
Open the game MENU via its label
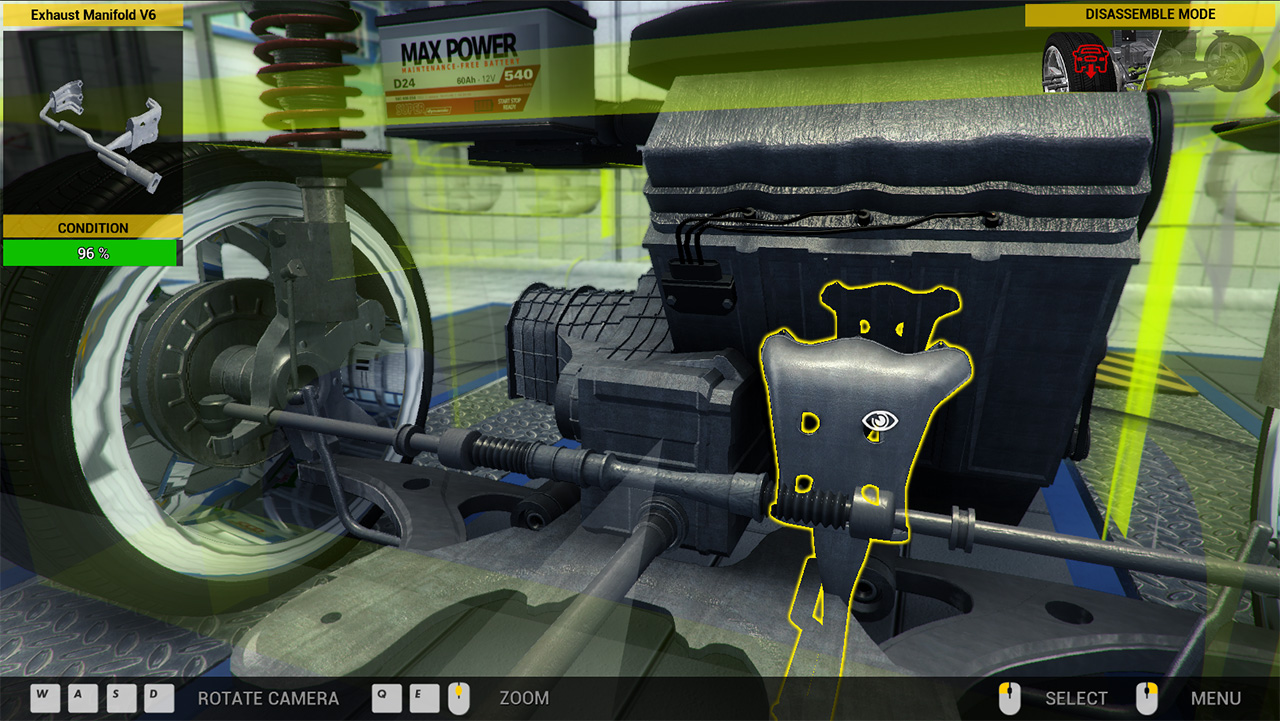1216,698
